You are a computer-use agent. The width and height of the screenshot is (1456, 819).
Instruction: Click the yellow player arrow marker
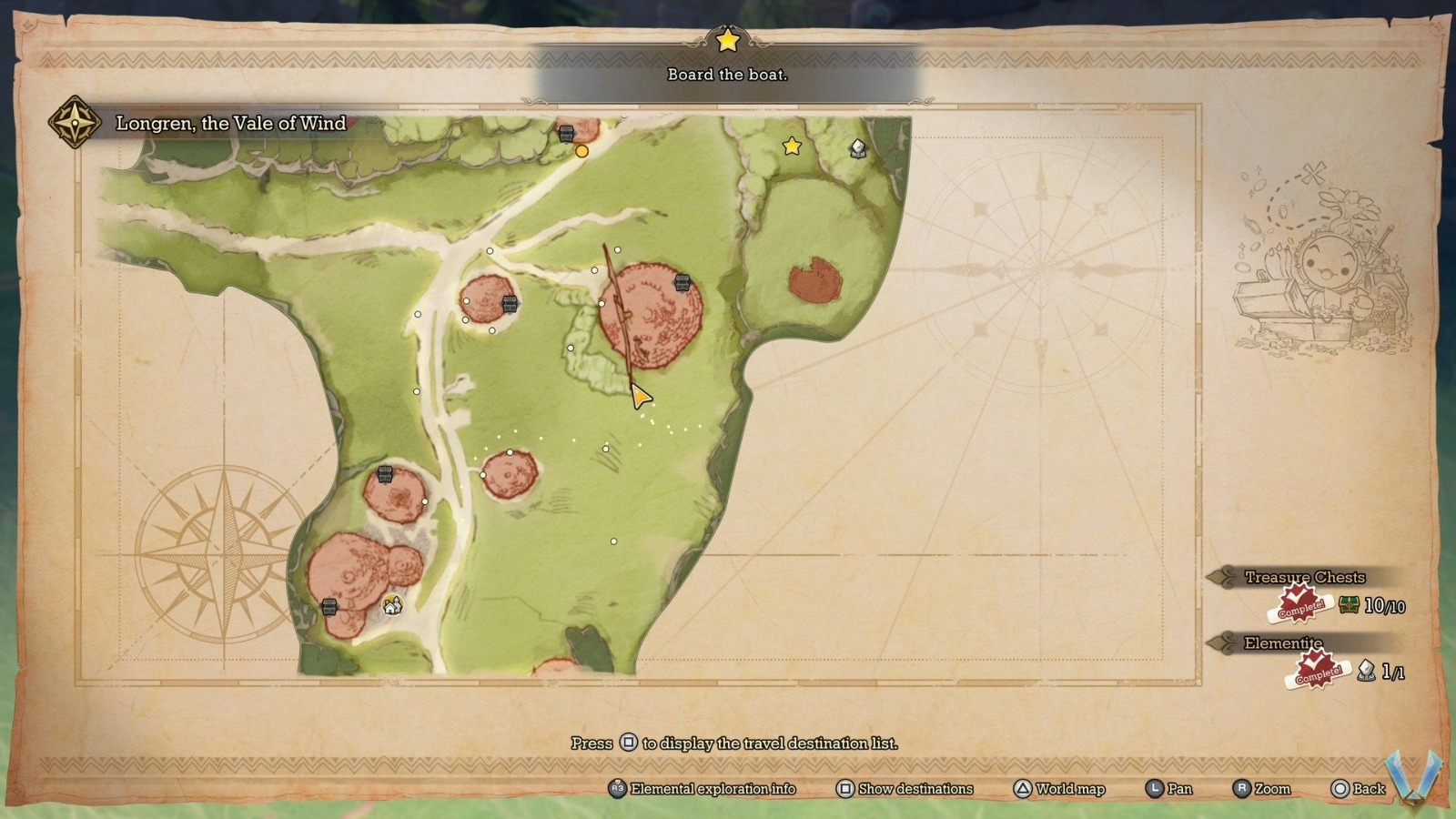[641, 397]
